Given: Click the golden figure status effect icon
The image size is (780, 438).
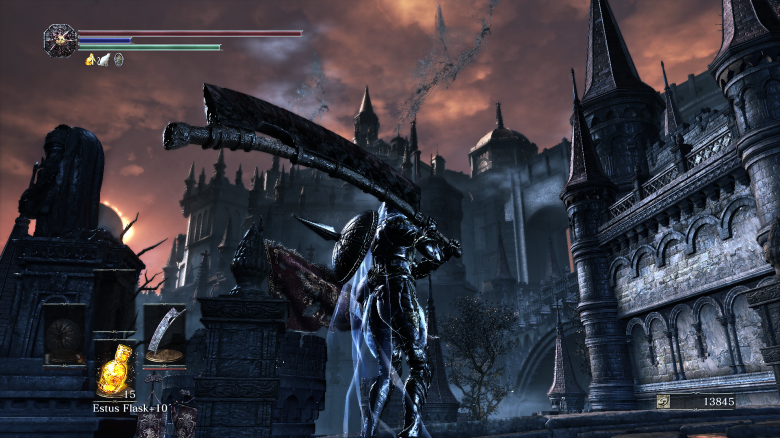Looking at the screenshot, I should click(90, 60).
